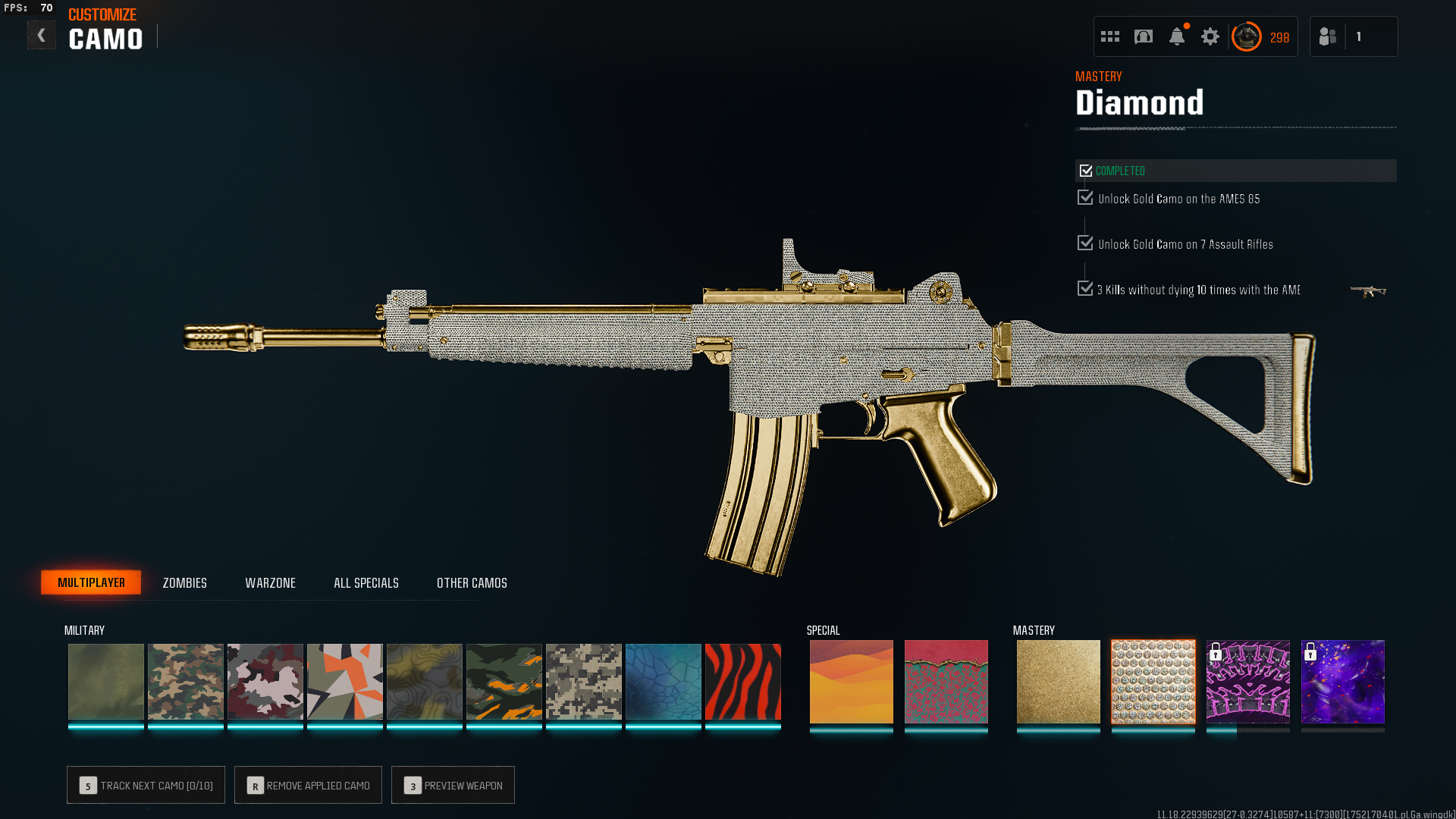
Task: Click the Track Next Camo button
Action: click(x=146, y=785)
